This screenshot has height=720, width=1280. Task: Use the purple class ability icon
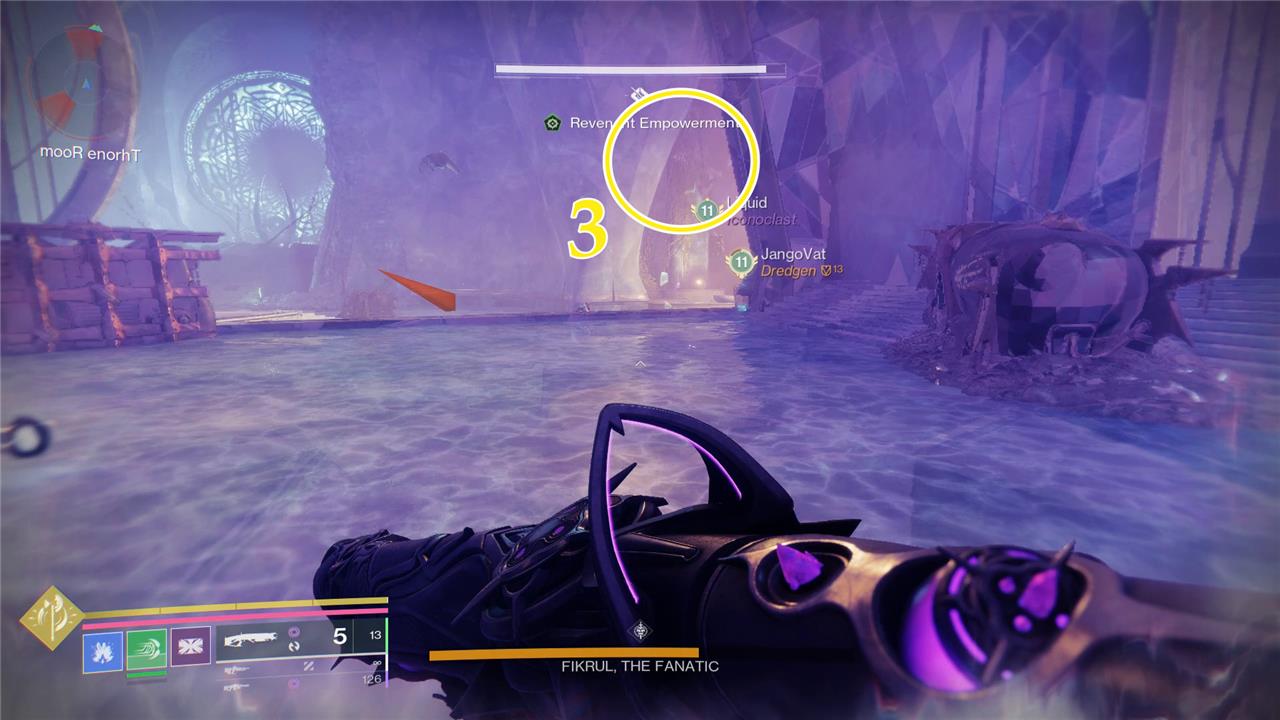click(190, 646)
